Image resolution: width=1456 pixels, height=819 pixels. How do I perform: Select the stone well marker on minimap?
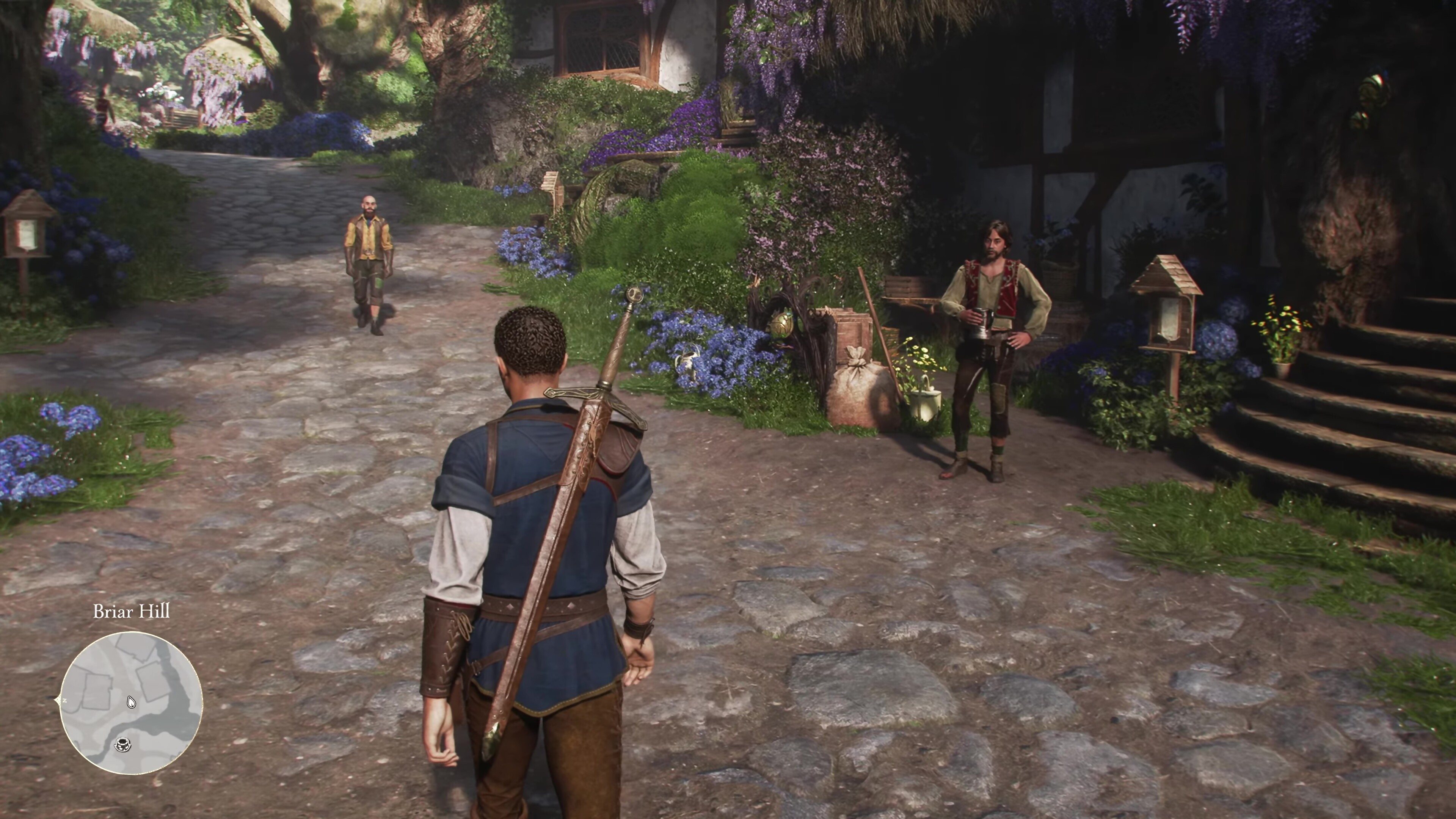[122, 744]
